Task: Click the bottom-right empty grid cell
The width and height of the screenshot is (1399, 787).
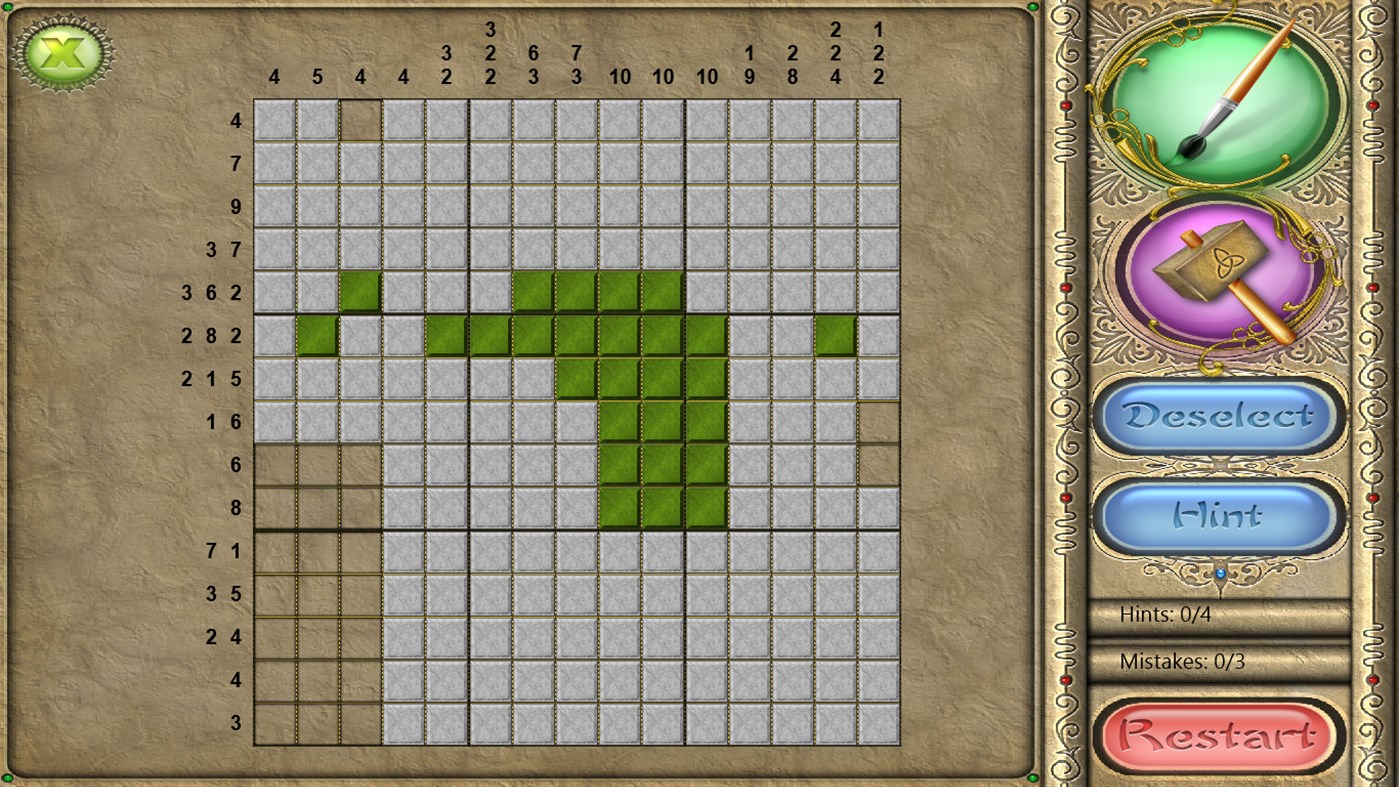Action: click(x=878, y=722)
